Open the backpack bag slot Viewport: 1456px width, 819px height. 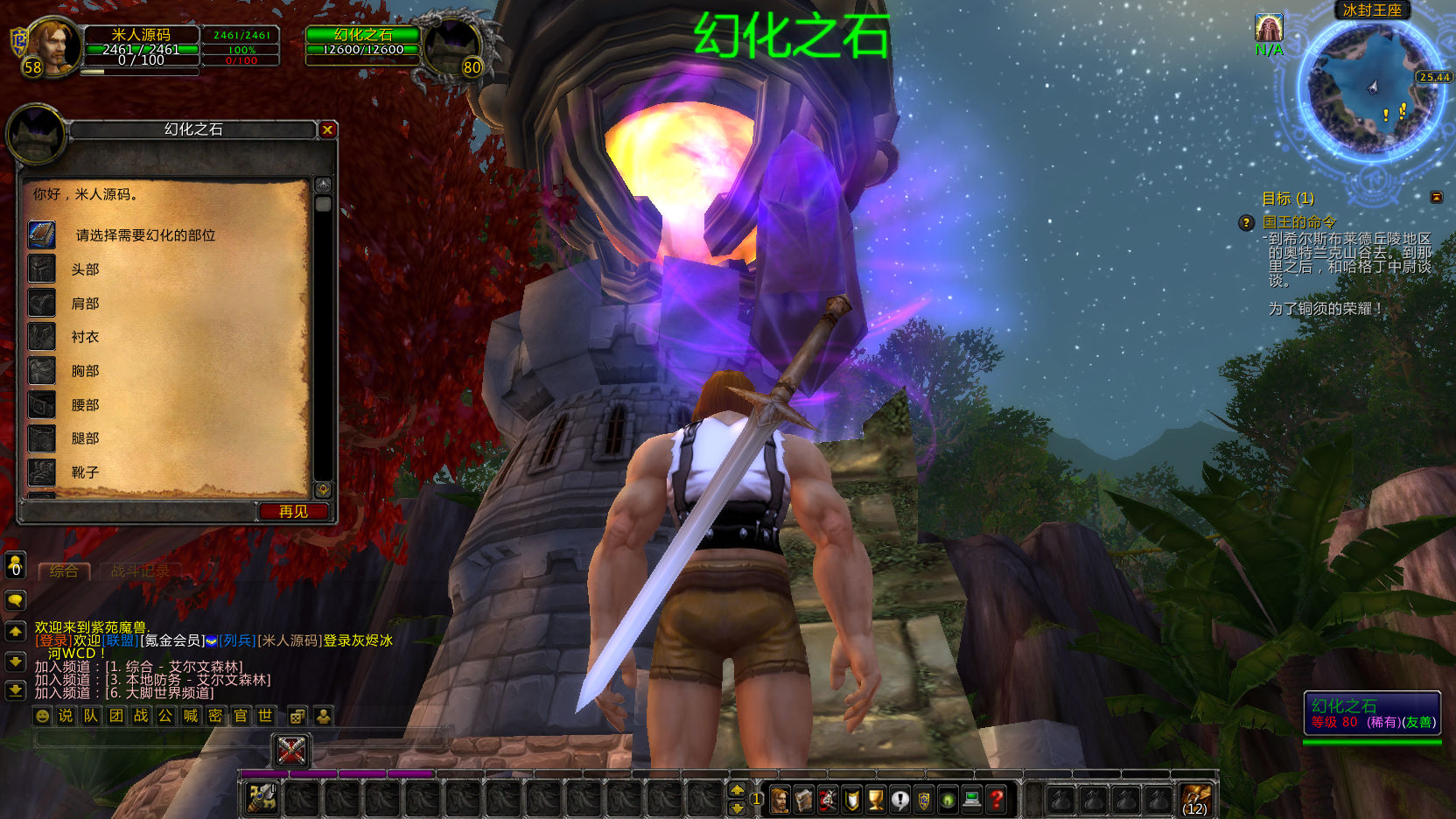click(1195, 799)
